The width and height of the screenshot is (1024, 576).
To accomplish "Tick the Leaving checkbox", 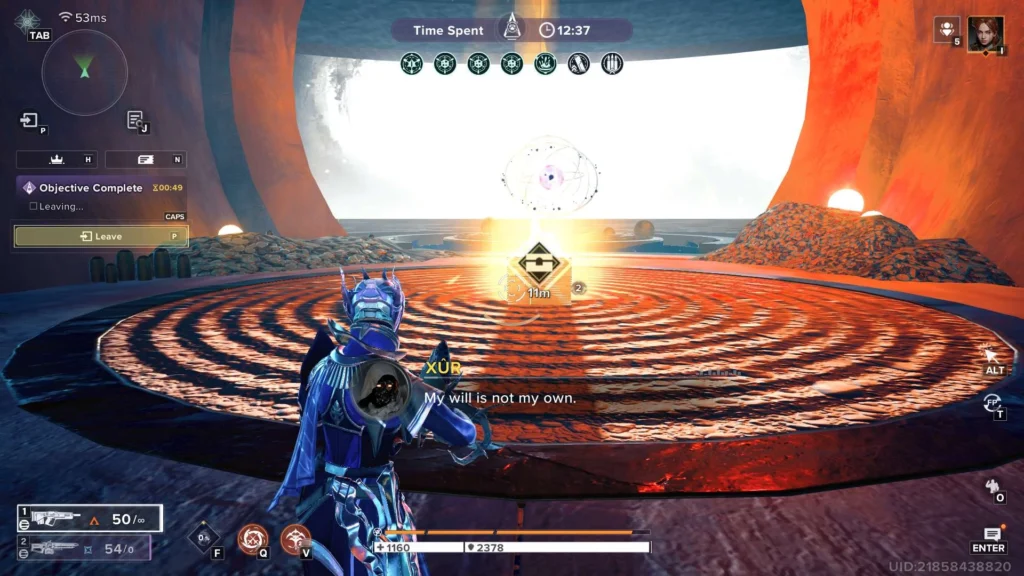I will 33,207.
